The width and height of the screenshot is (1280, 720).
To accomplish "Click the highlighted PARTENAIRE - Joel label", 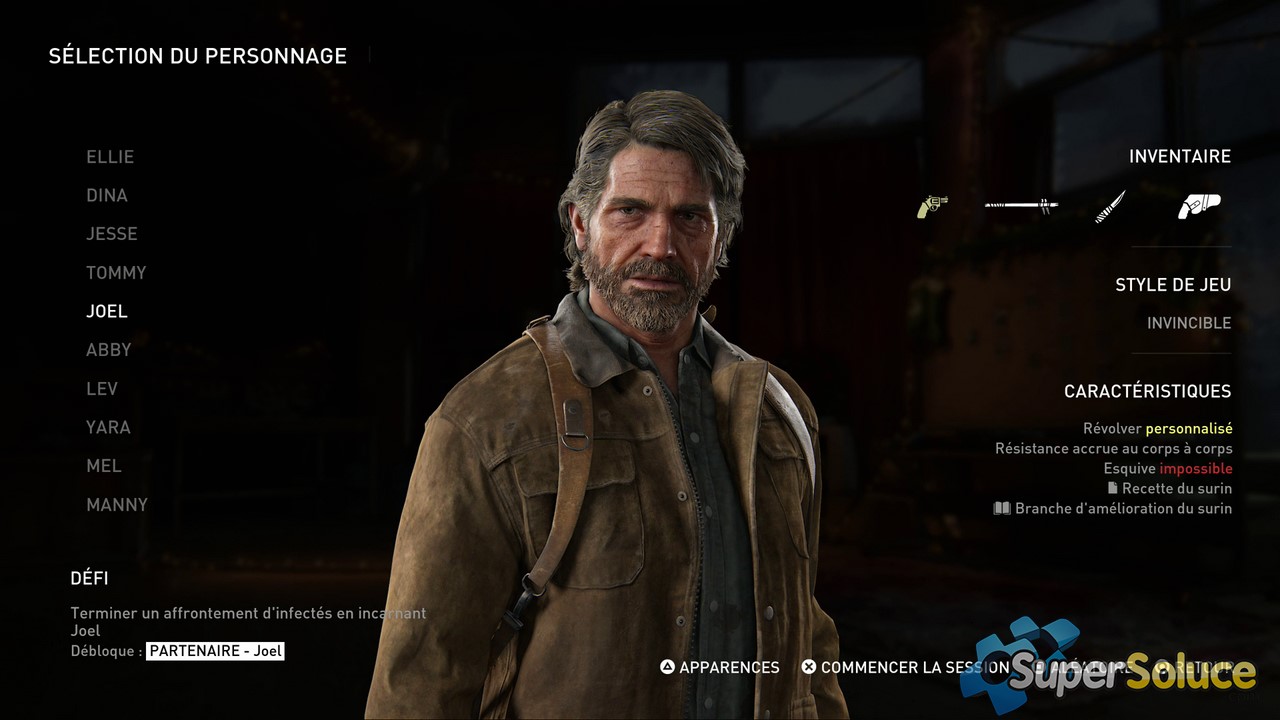I will pos(215,650).
